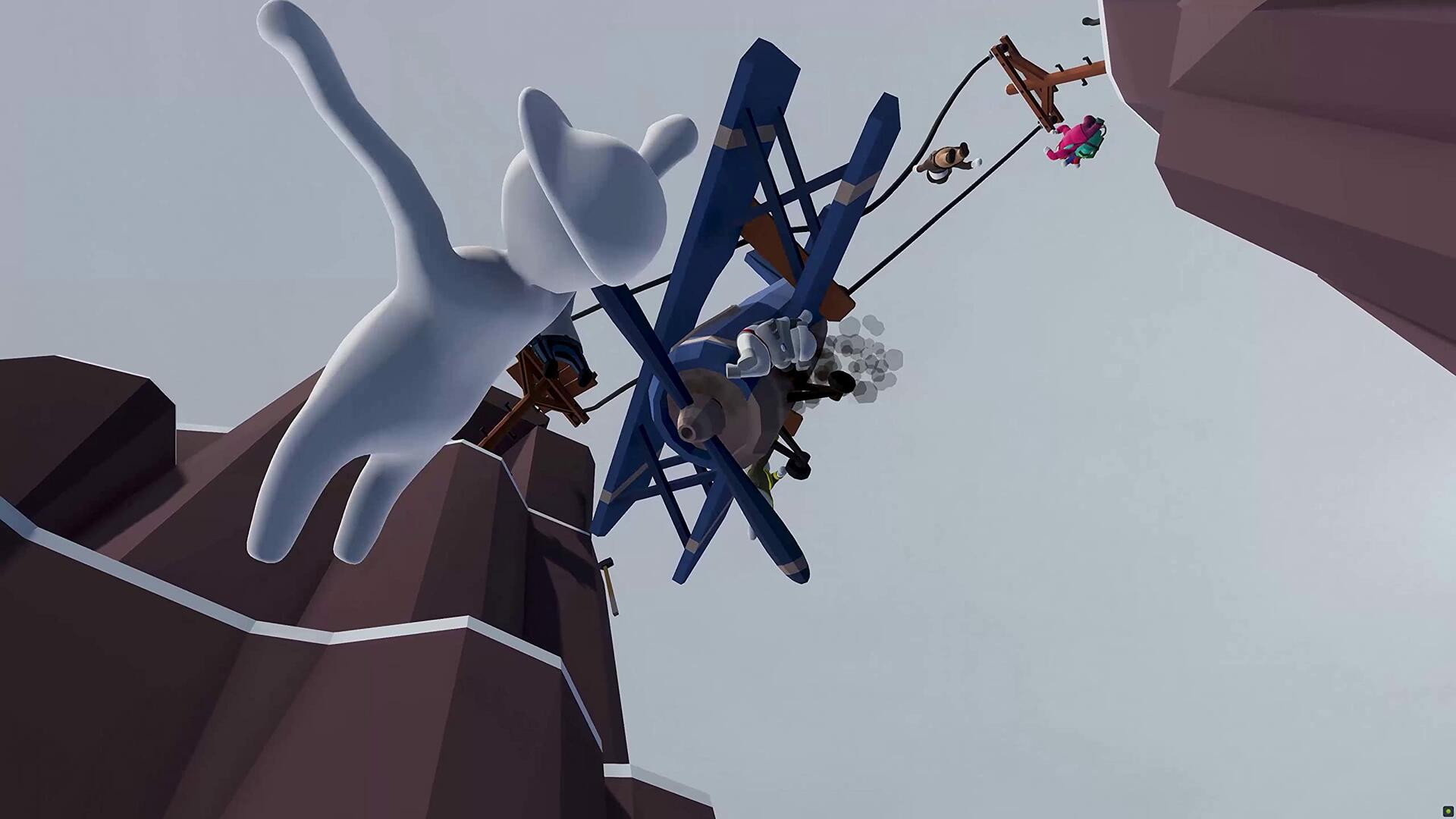Click the green dot overlay indicator icon

tap(1447, 811)
